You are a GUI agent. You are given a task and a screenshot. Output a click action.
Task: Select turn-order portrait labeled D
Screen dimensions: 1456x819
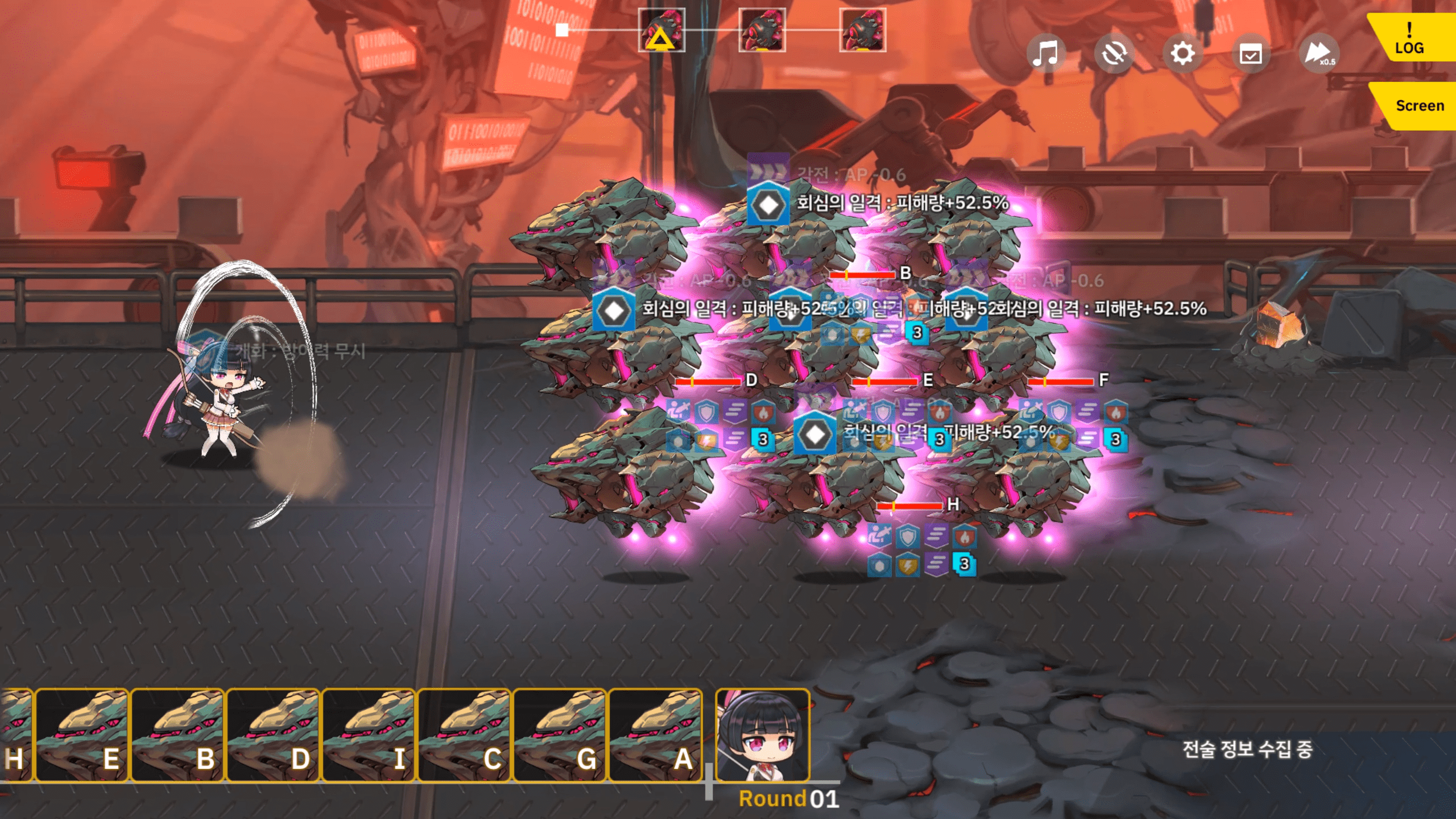click(273, 735)
